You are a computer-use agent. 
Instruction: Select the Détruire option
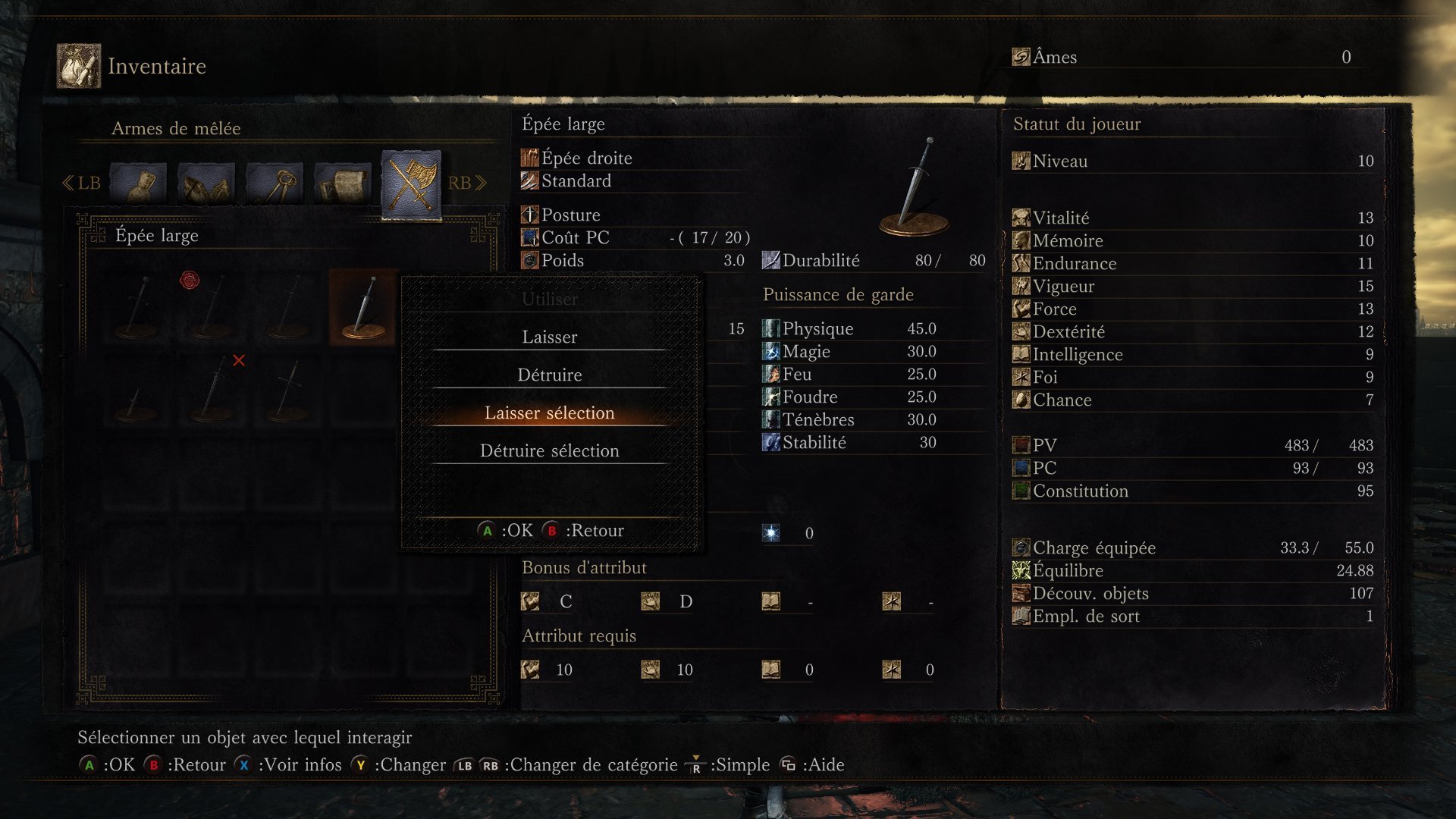(x=549, y=375)
